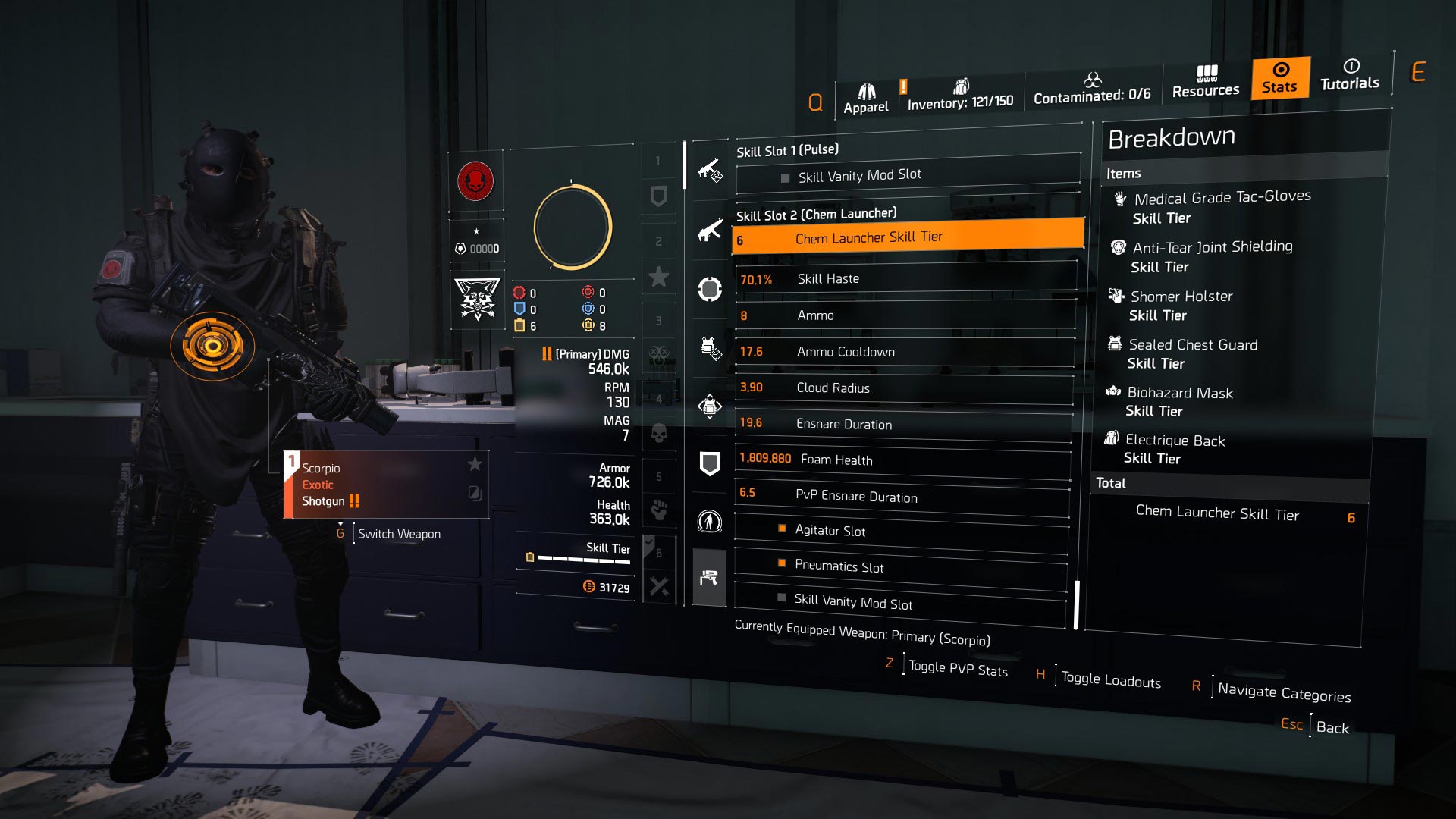Select the Agitator Slot row
Image resolution: width=1456 pixels, height=819 pixels.
coord(901,531)
